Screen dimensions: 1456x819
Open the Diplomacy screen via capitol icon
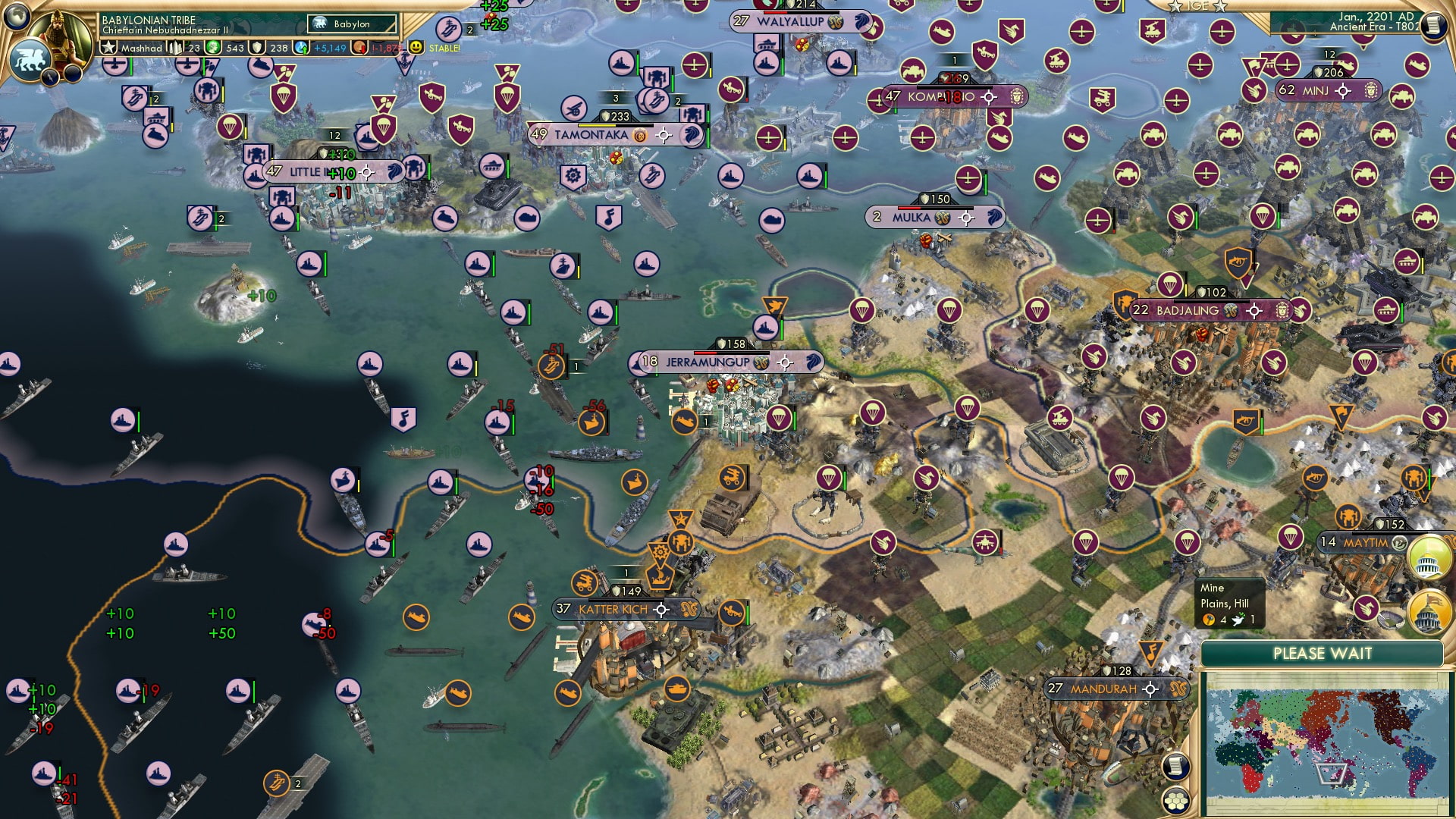[x=1429, y=610]
